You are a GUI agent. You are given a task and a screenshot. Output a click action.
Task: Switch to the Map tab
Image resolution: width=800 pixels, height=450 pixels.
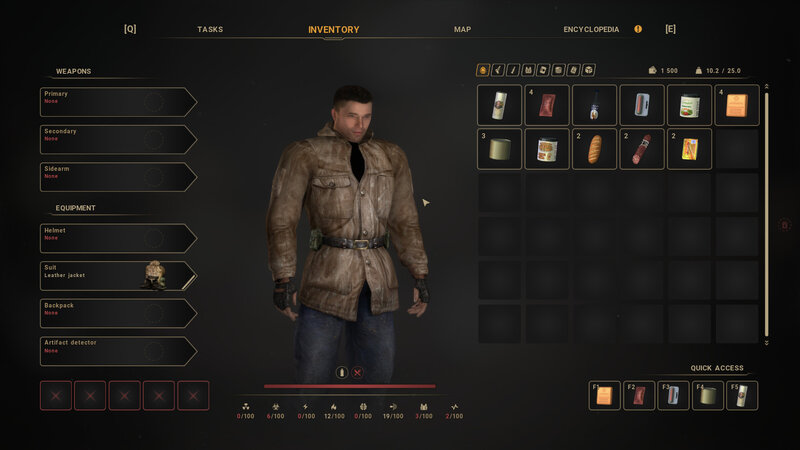[462, 29]
